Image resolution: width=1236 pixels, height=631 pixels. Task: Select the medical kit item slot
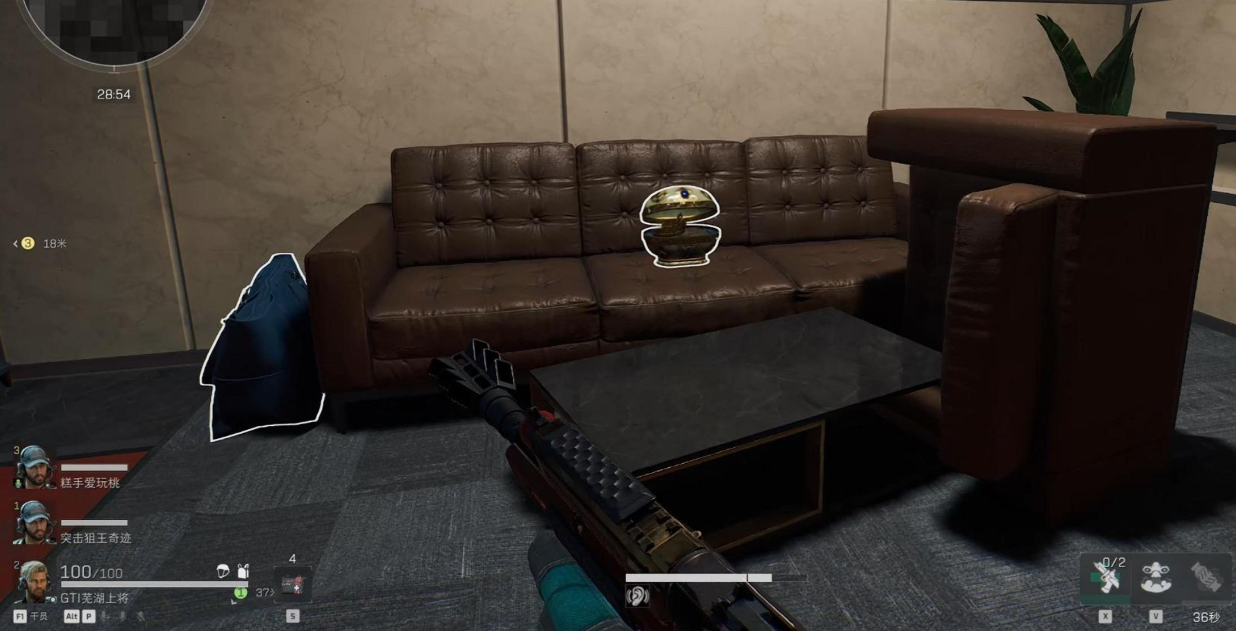[x=292, y=584]
